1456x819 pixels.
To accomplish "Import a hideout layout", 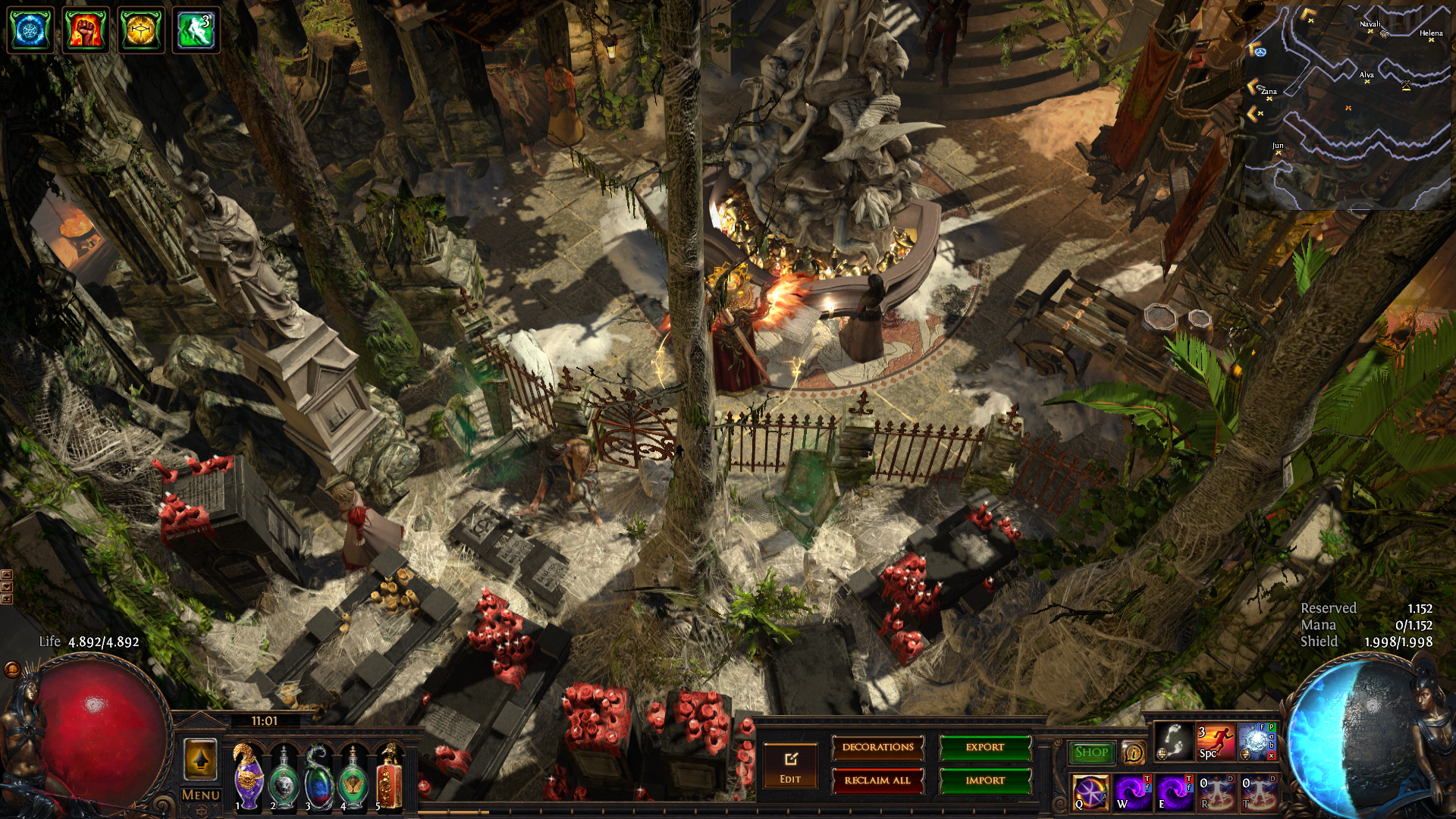I will pos(985,780).
